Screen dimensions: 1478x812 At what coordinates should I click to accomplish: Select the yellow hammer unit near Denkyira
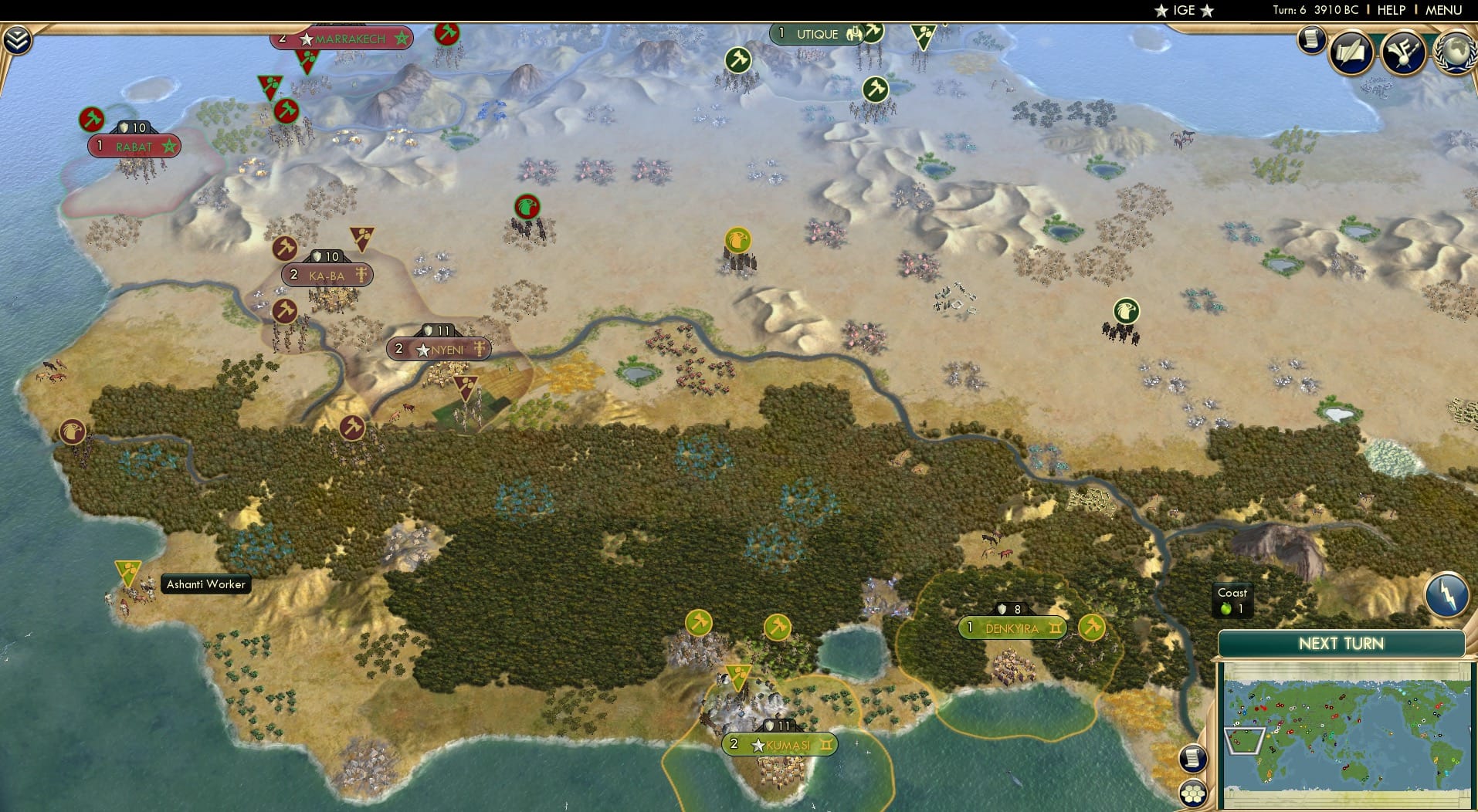(1091, 628)
